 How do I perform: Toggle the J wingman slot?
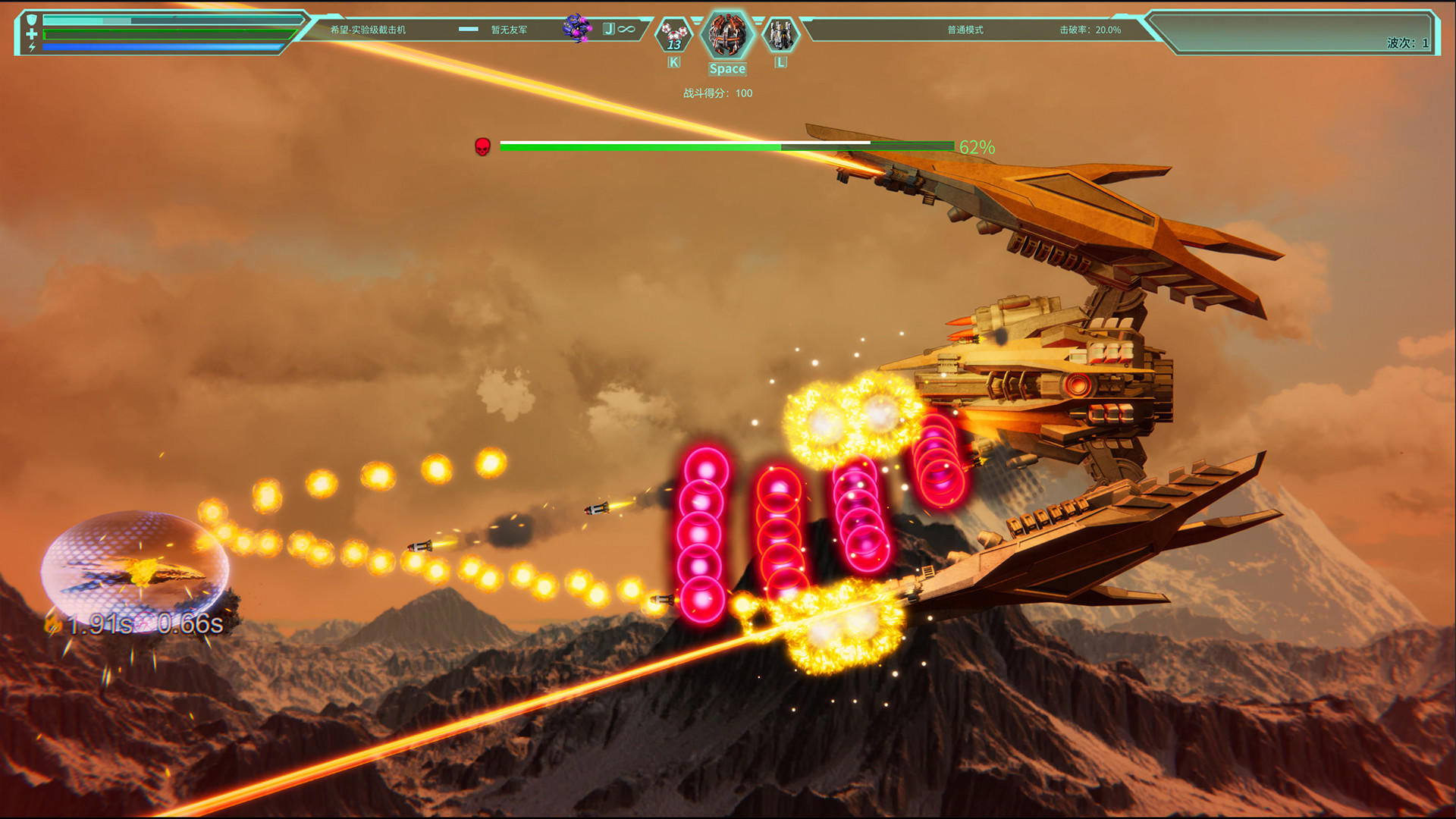pyautogui.click(x=608, y=27)
